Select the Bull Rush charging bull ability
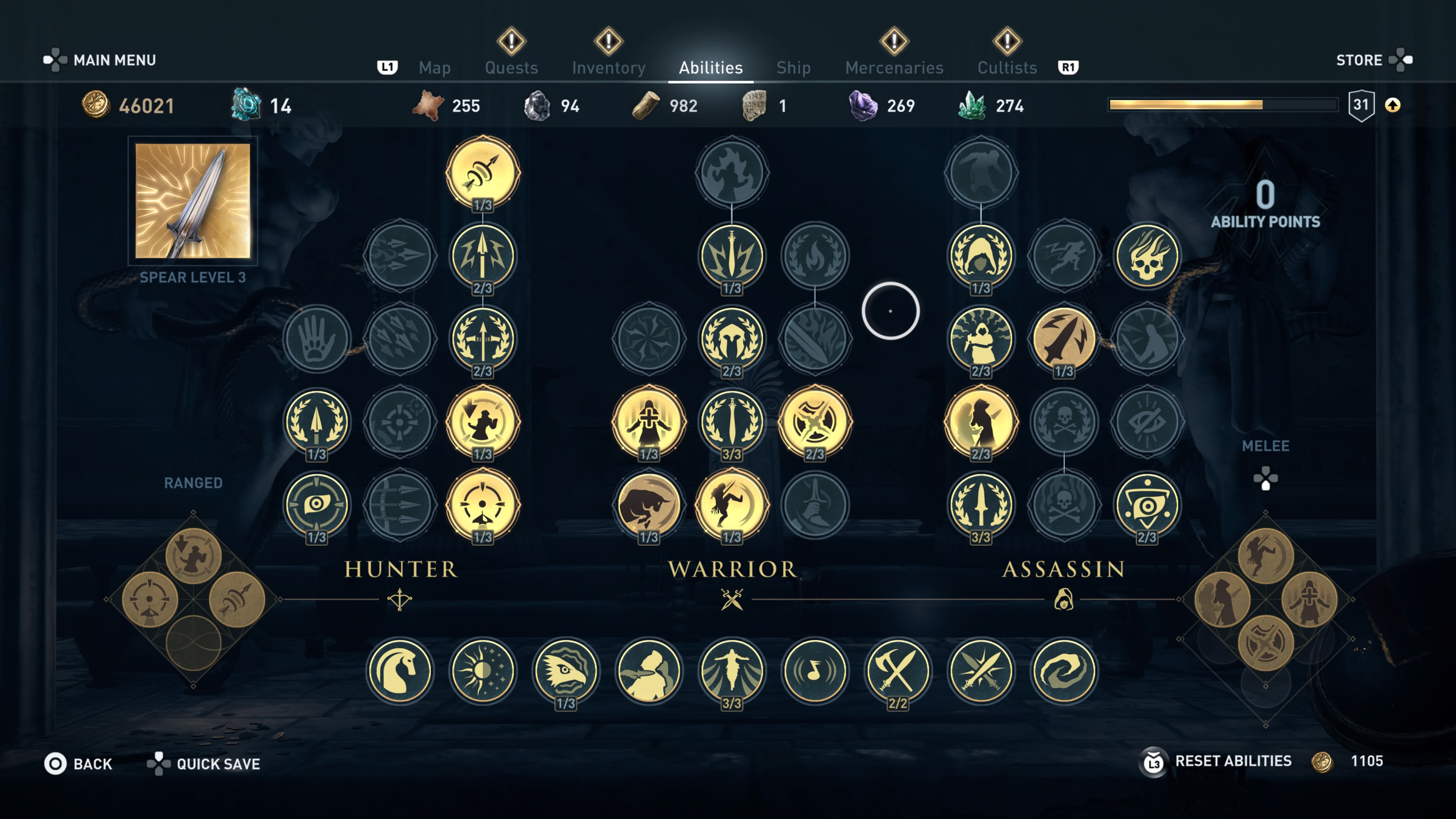Image resolution: width=1456 pixels, height=819 pixels. [649, 504]
